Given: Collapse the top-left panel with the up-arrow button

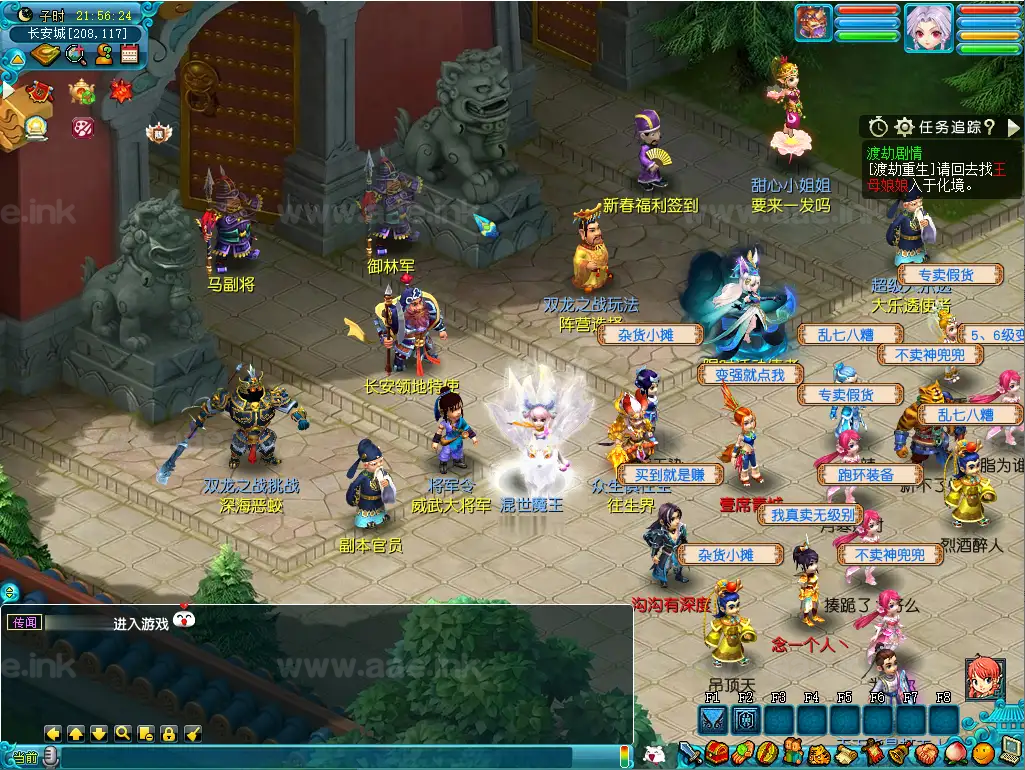Looking at the screenshot, I should (x=16, y=59).
